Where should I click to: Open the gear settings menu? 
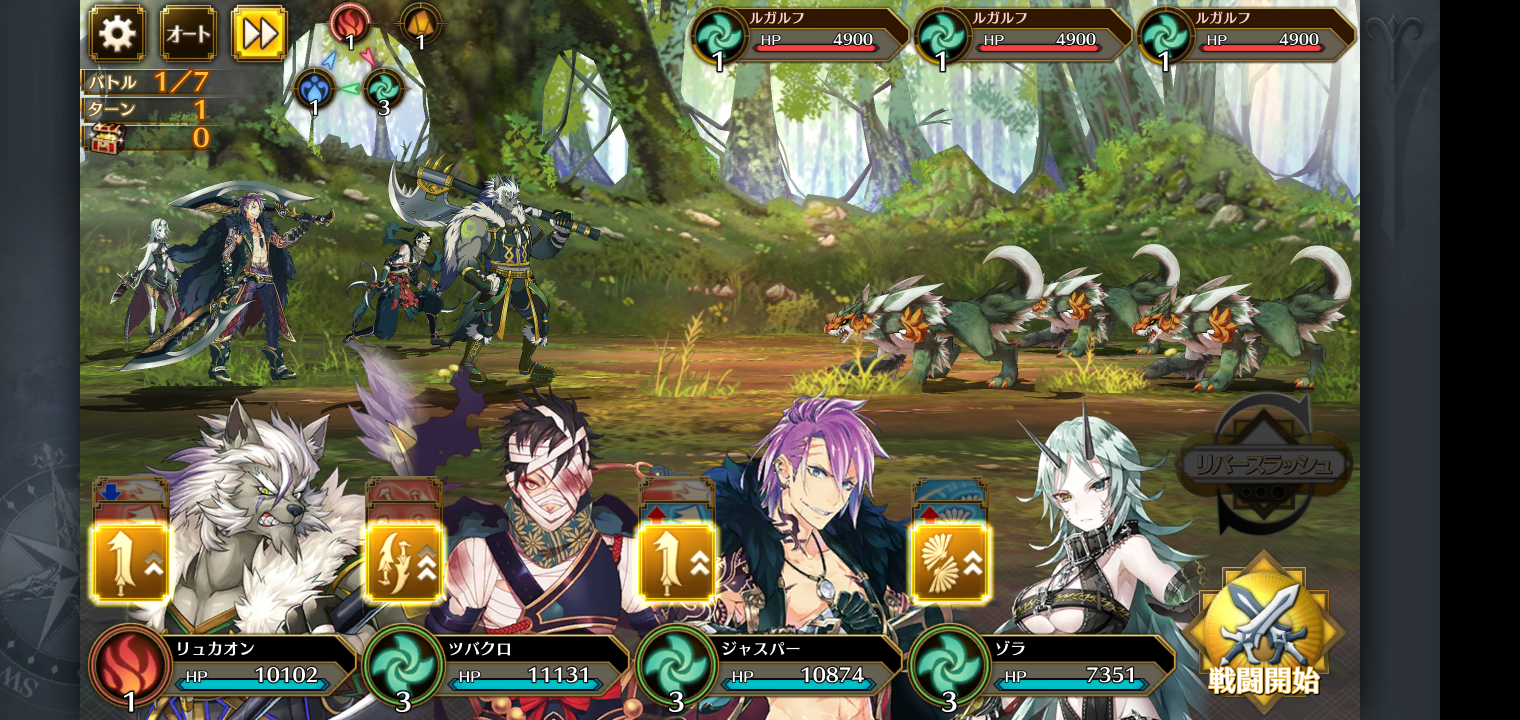pos(117,34)
